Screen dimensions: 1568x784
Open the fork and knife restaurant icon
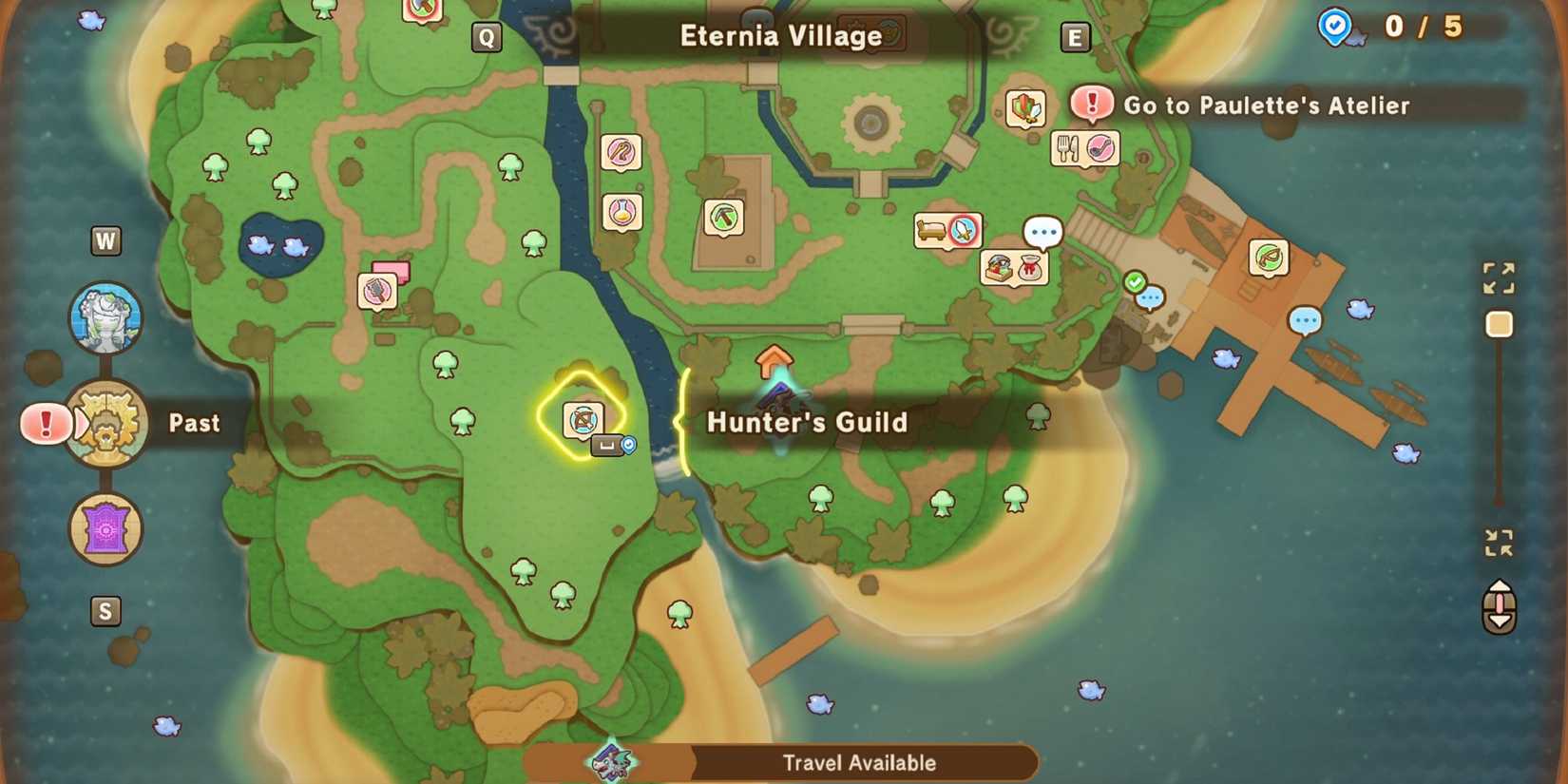point(1066,147)
